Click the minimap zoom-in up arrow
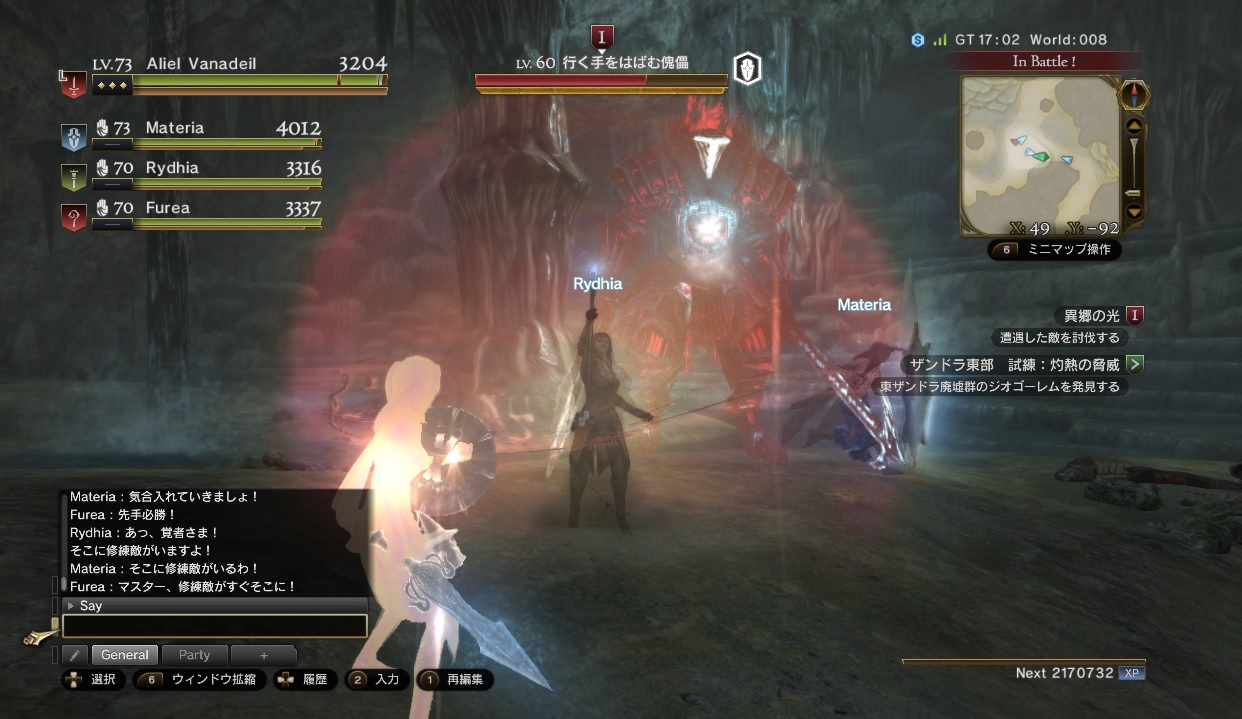1242x719 pixels. (1133, 127)
